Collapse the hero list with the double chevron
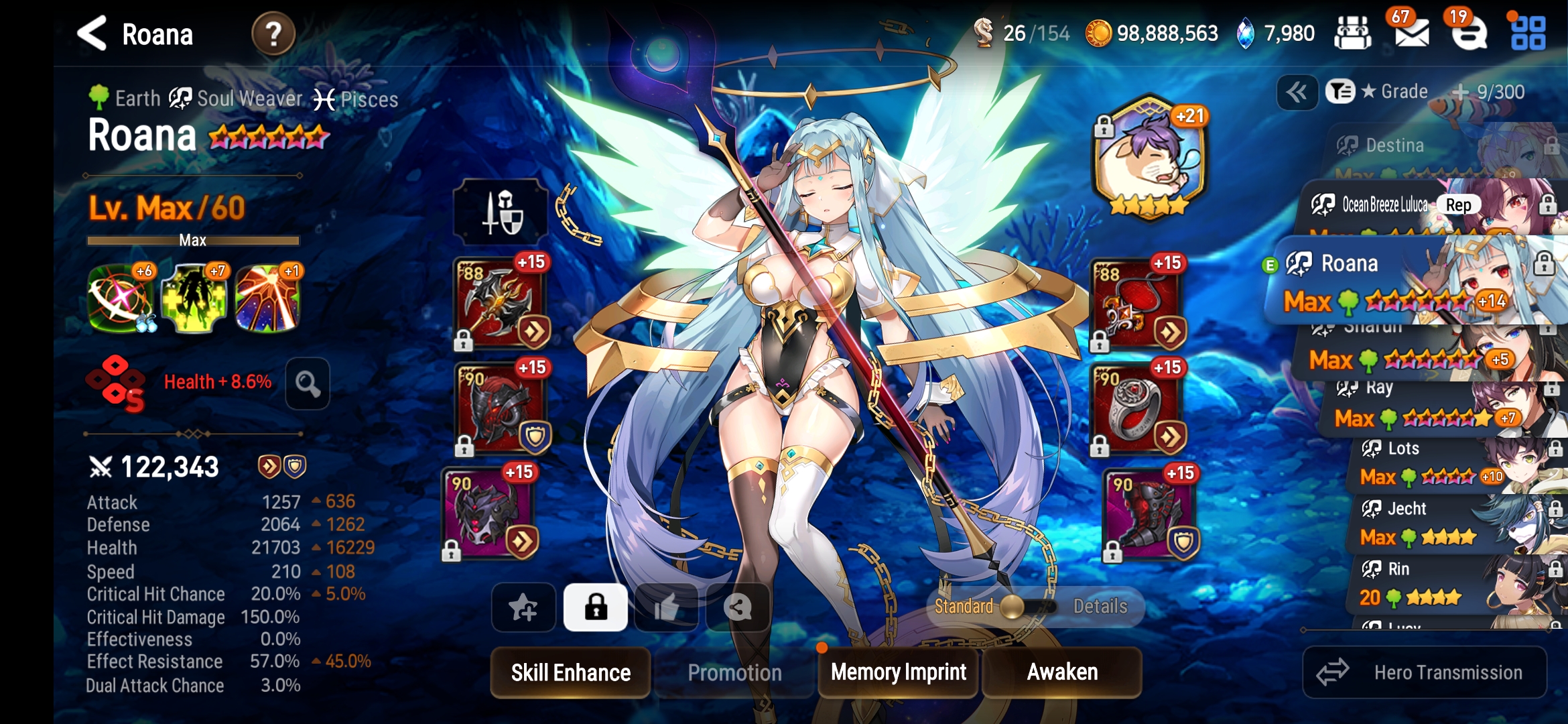1568x724 pixels. [1298, 91]
